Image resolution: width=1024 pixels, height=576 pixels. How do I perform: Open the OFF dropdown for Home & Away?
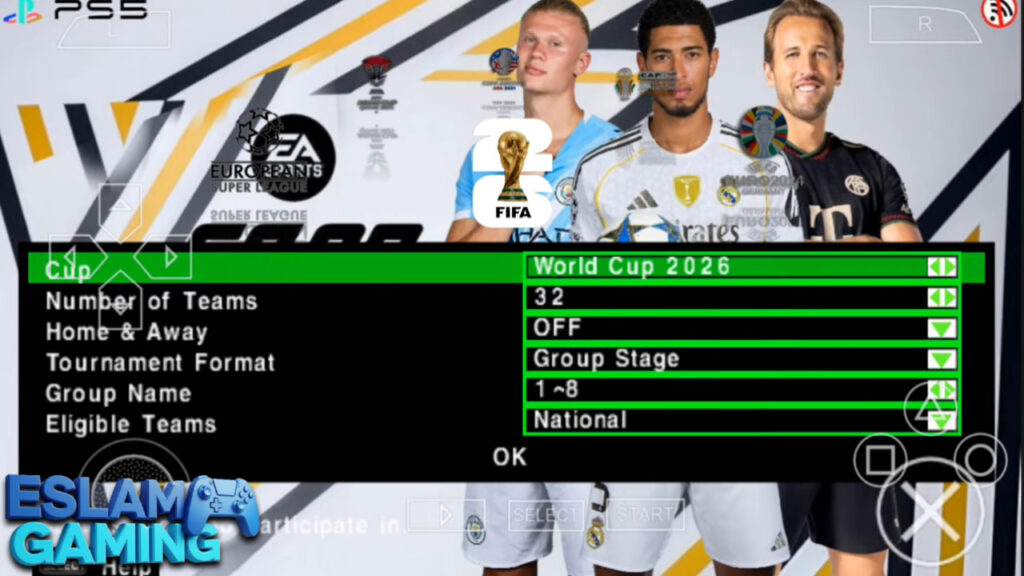741,328
